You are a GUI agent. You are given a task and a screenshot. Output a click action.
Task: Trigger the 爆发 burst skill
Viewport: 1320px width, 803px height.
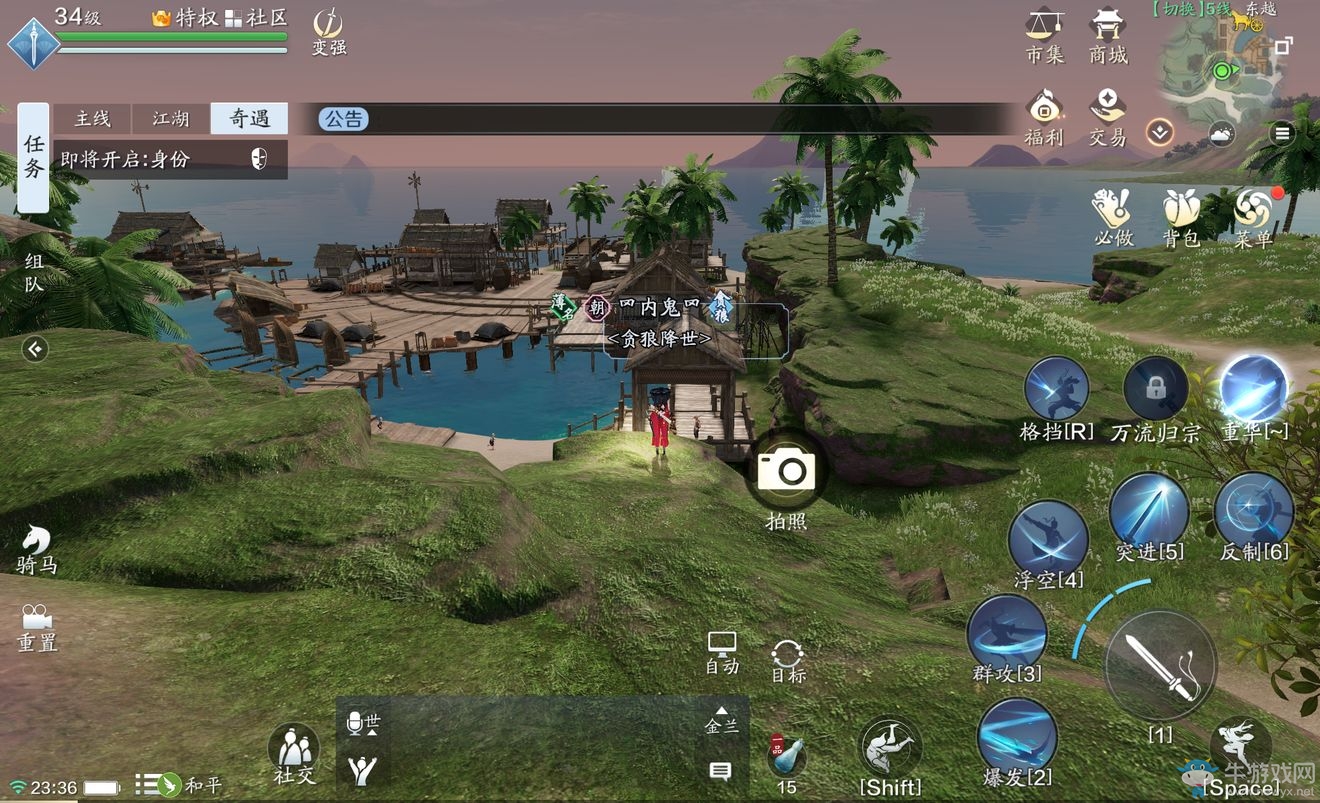pyautogui.click(x=1016, y=735)
